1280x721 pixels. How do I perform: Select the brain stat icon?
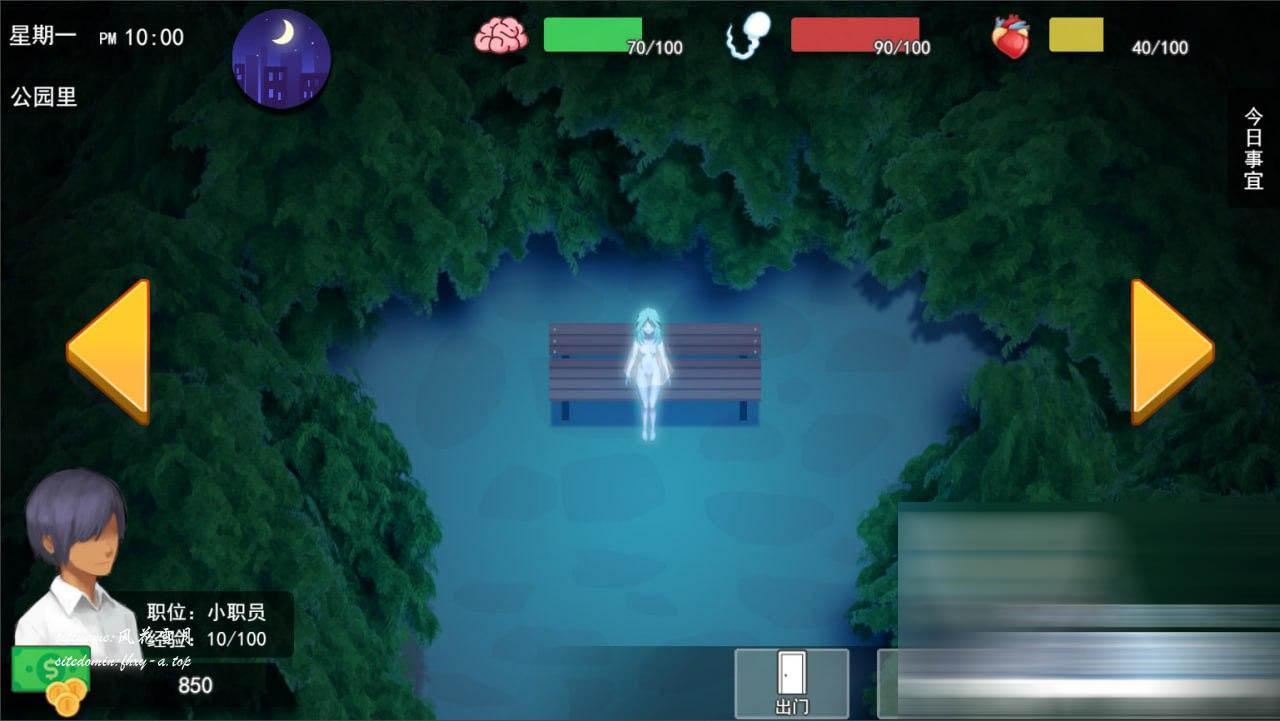(x=500, y=33)
